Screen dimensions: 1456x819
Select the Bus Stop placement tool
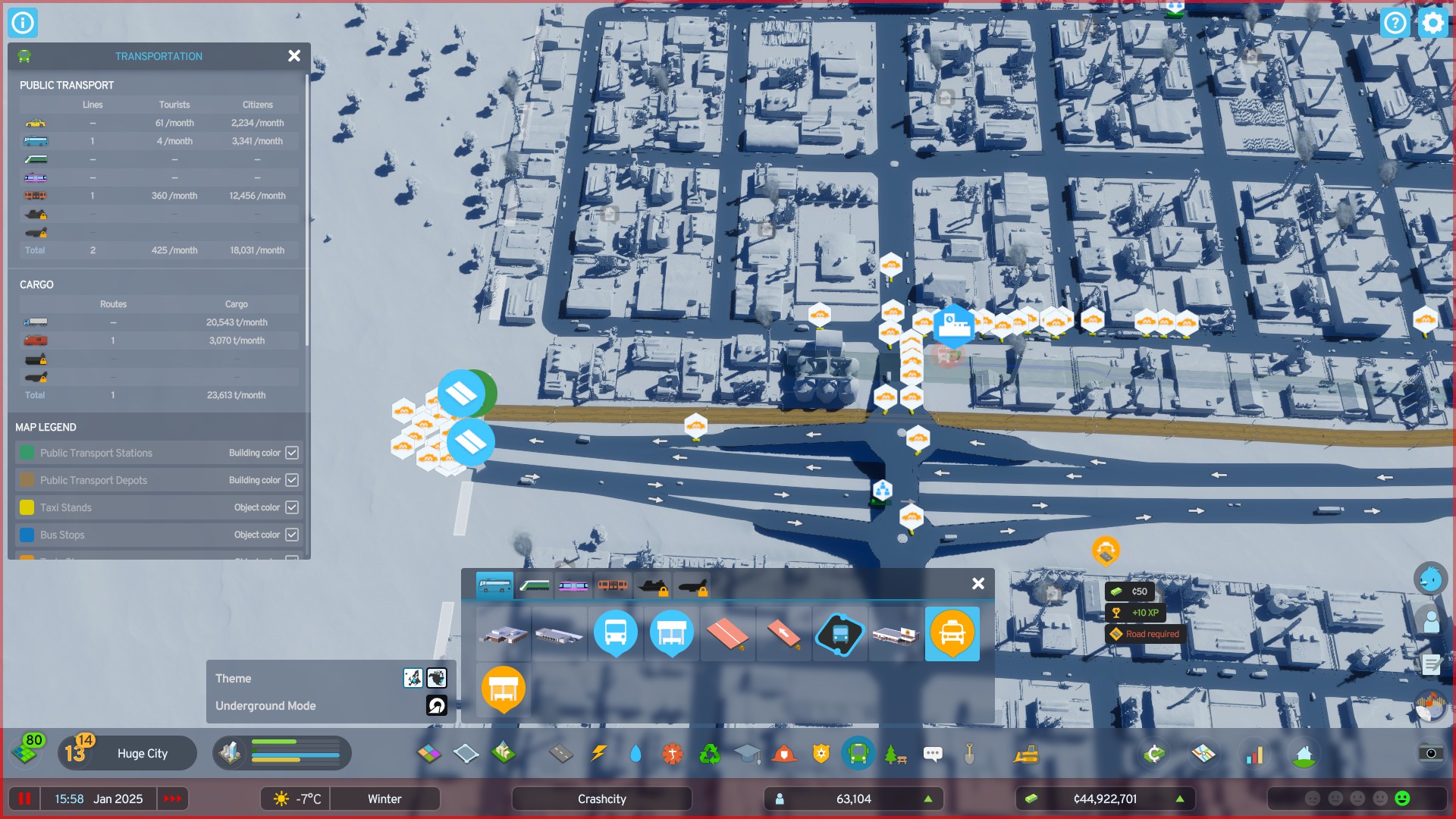click(615, 634)
